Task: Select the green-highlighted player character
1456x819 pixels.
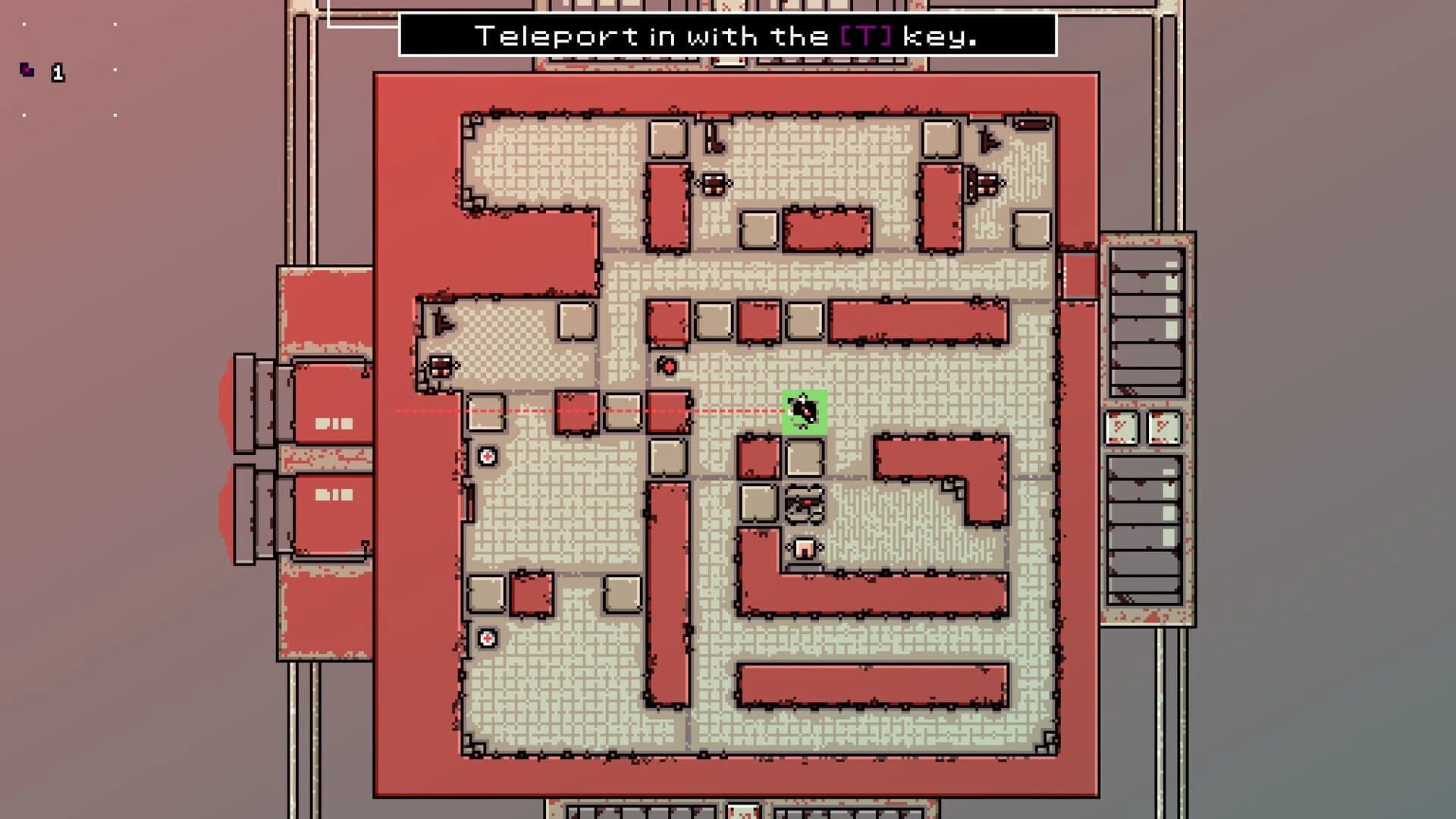Action: (804, 412)
